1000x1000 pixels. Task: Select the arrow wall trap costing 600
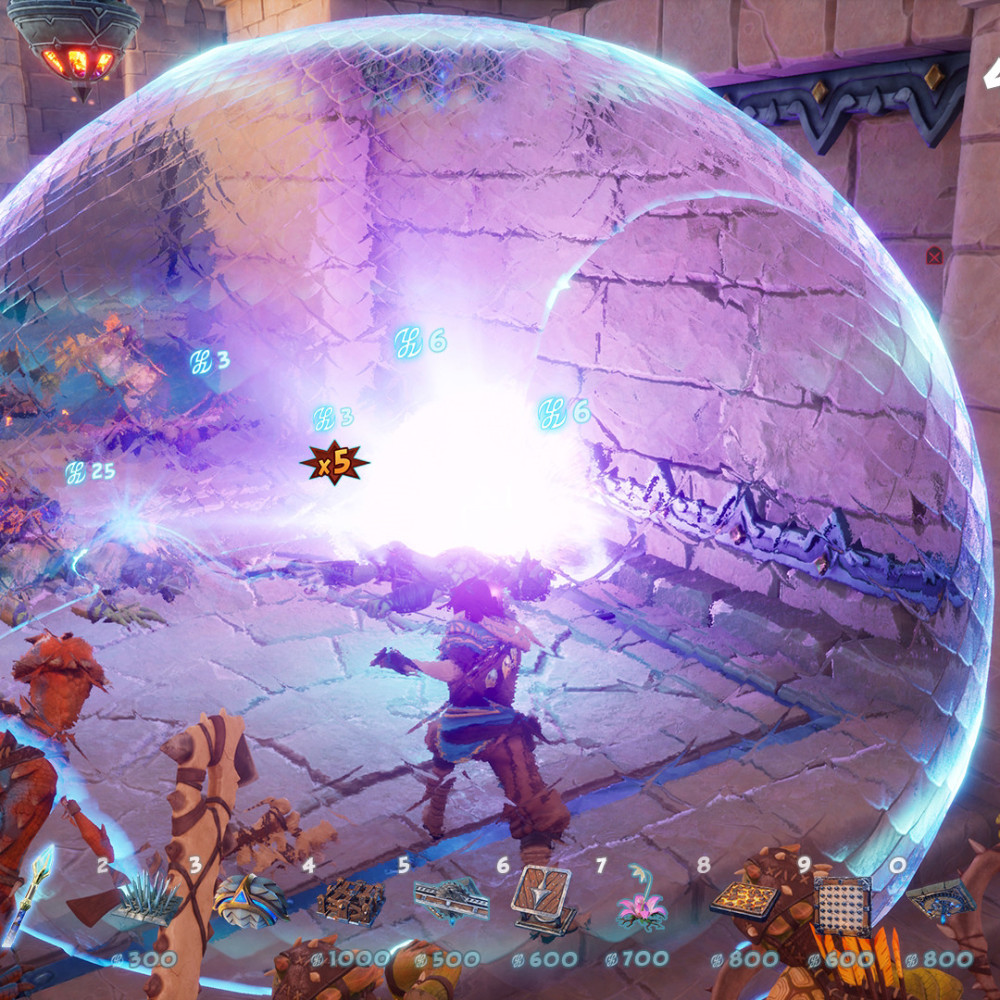(x=544, y=898)
